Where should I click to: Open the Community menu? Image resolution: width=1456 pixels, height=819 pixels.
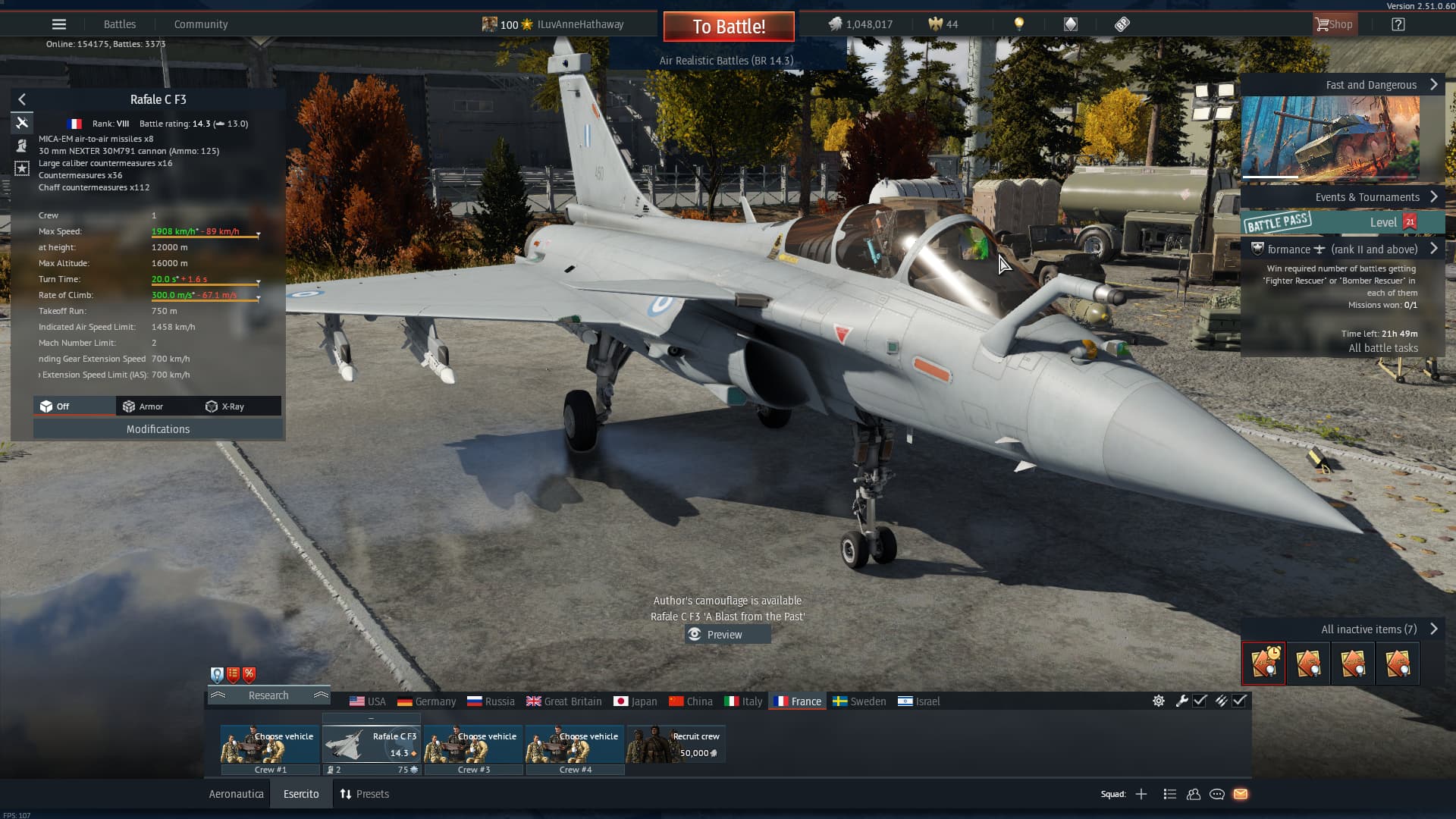tap(201, 24)
